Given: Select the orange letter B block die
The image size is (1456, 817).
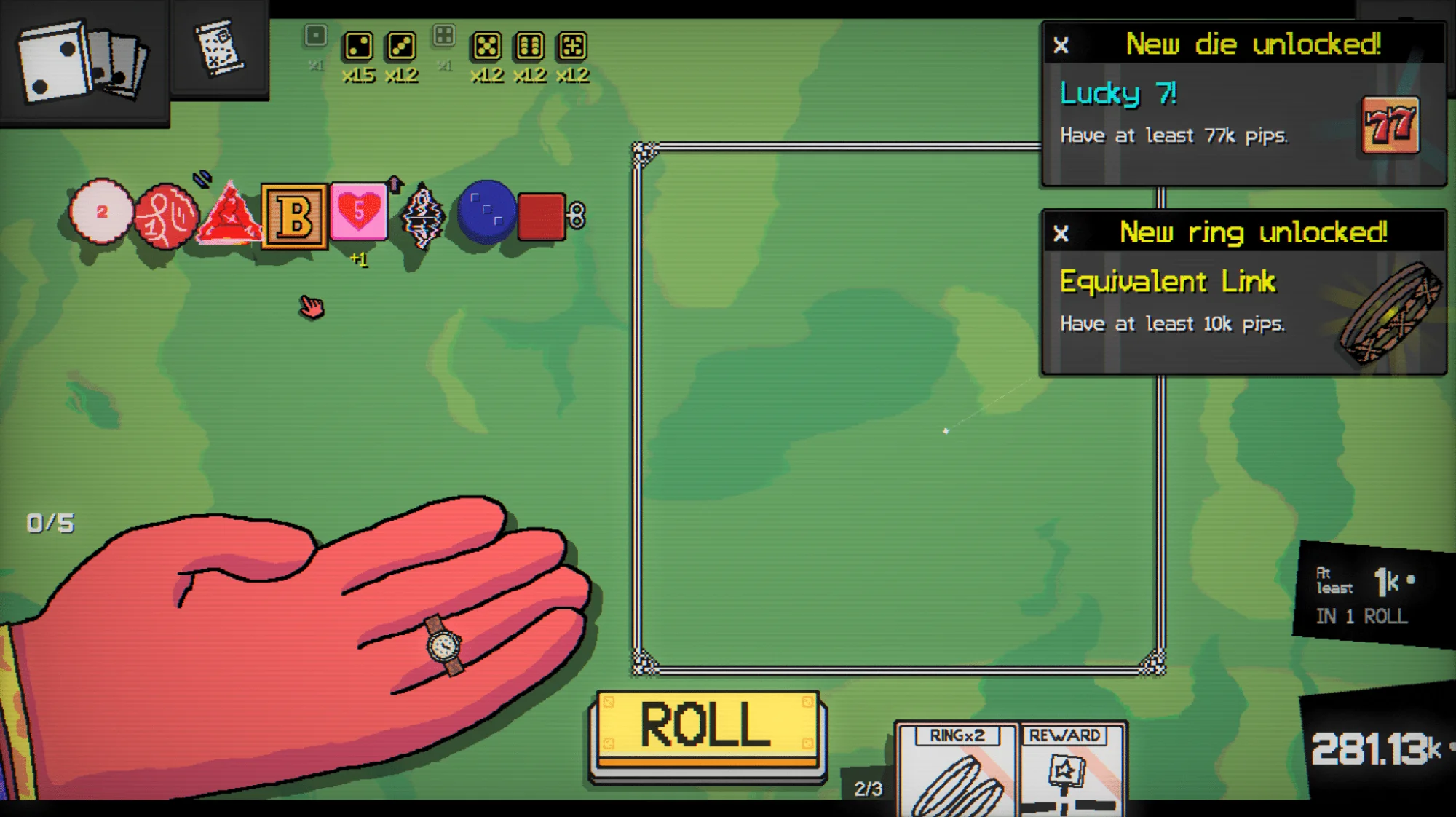Looking at the screenshot, I should (x=294, y=217).
